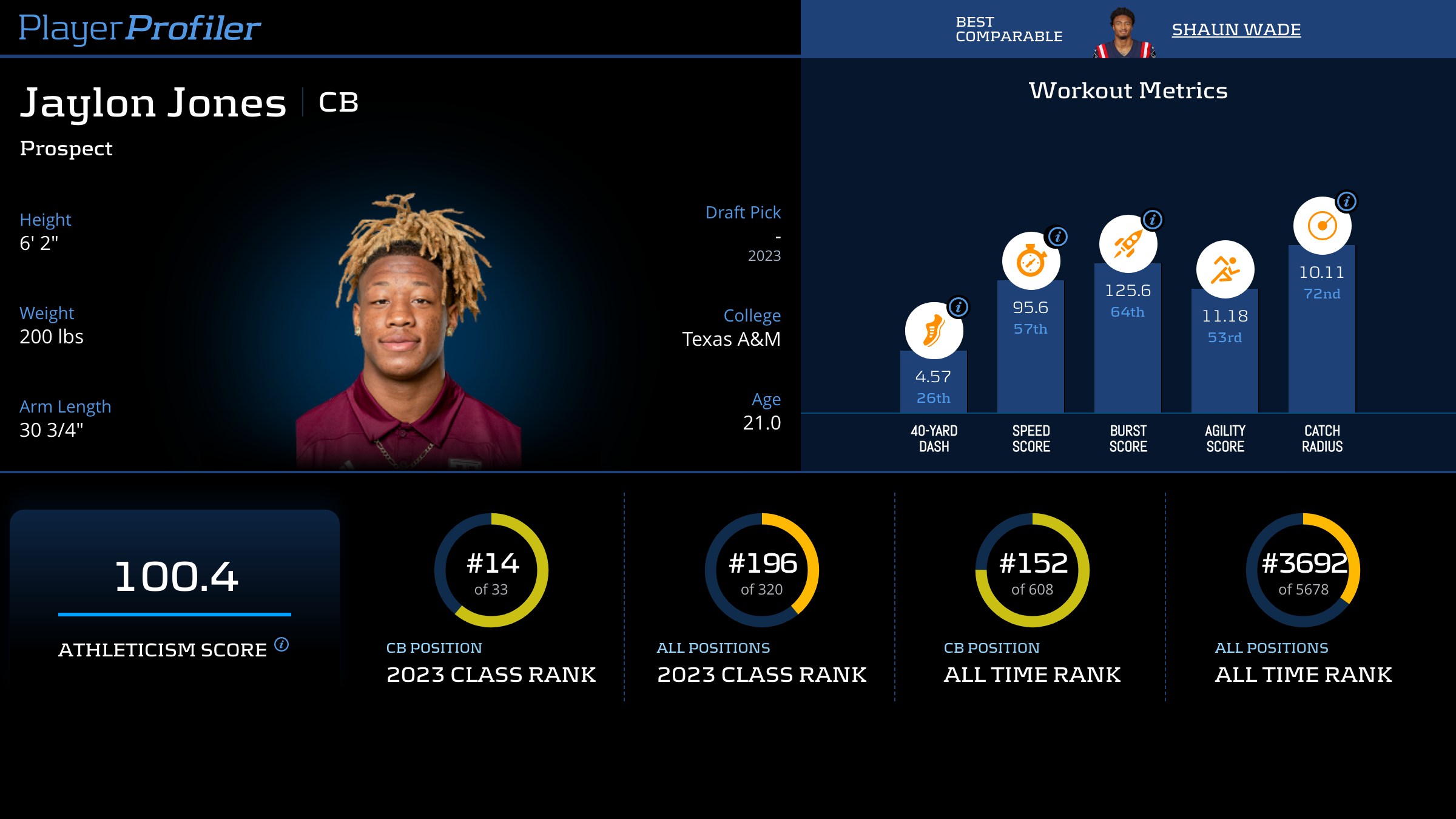Show info for the Speed Score metric

(x=1058, y=237)
